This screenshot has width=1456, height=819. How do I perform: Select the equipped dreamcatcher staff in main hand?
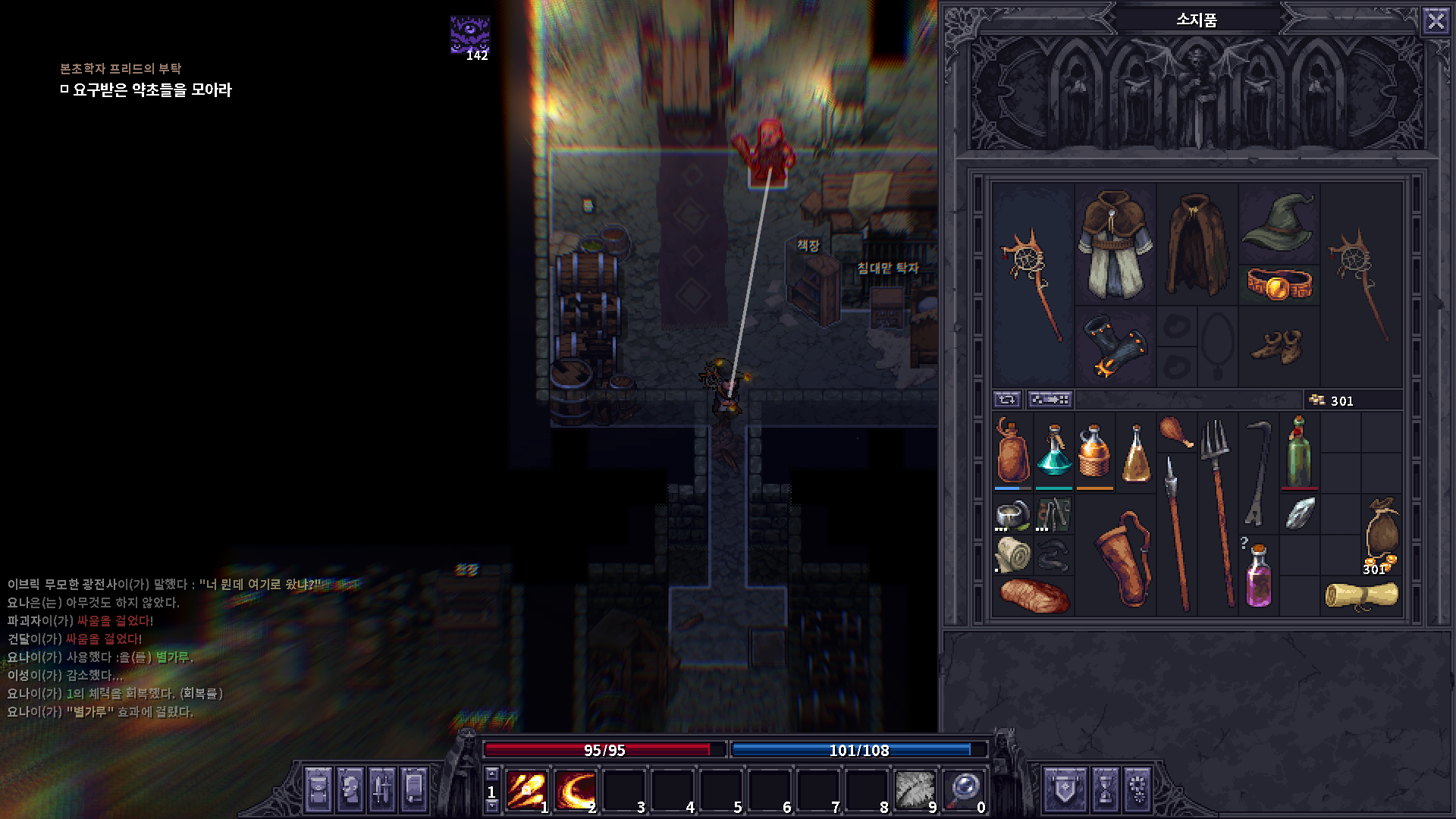(x=1032, y=284)
